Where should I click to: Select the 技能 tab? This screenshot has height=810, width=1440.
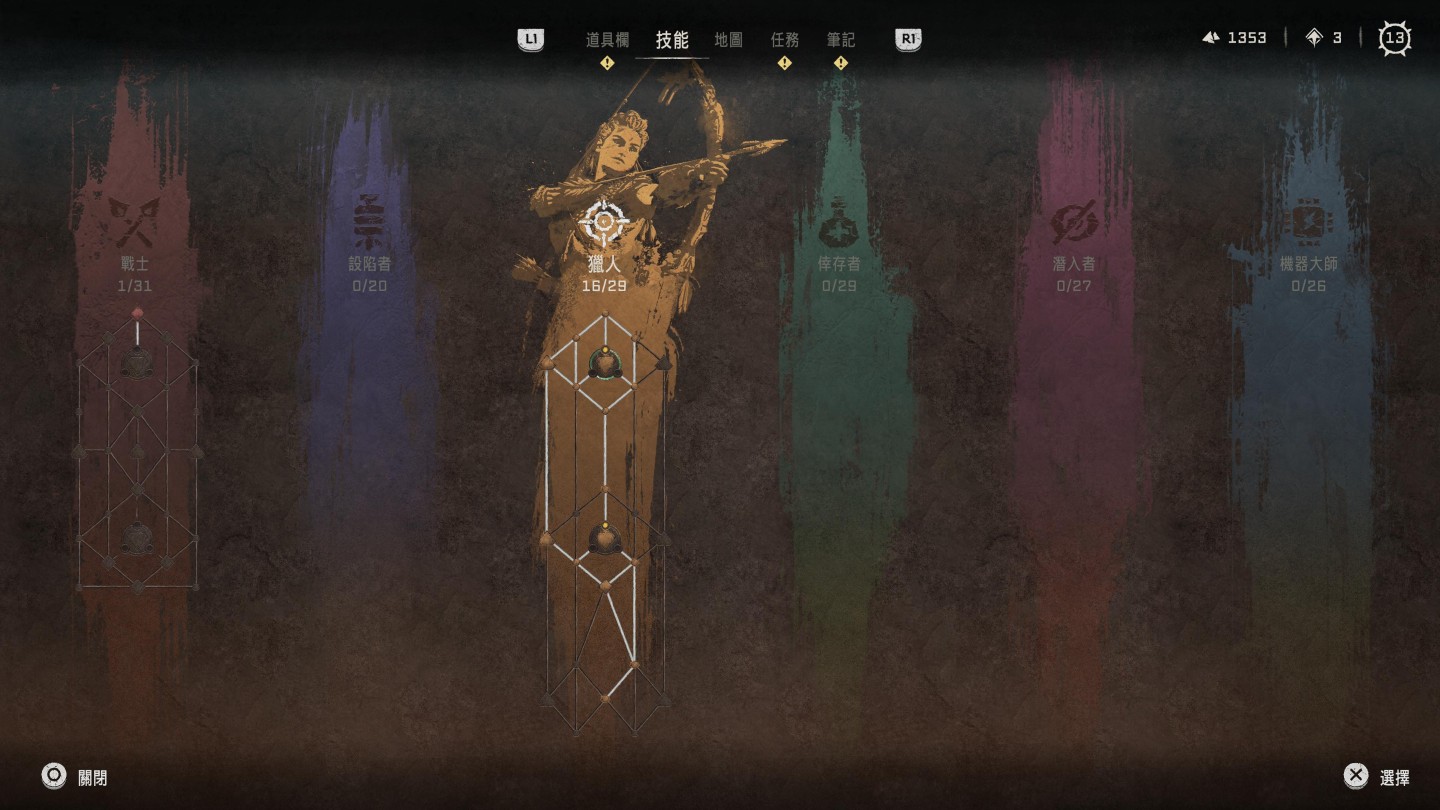point(672,40)
